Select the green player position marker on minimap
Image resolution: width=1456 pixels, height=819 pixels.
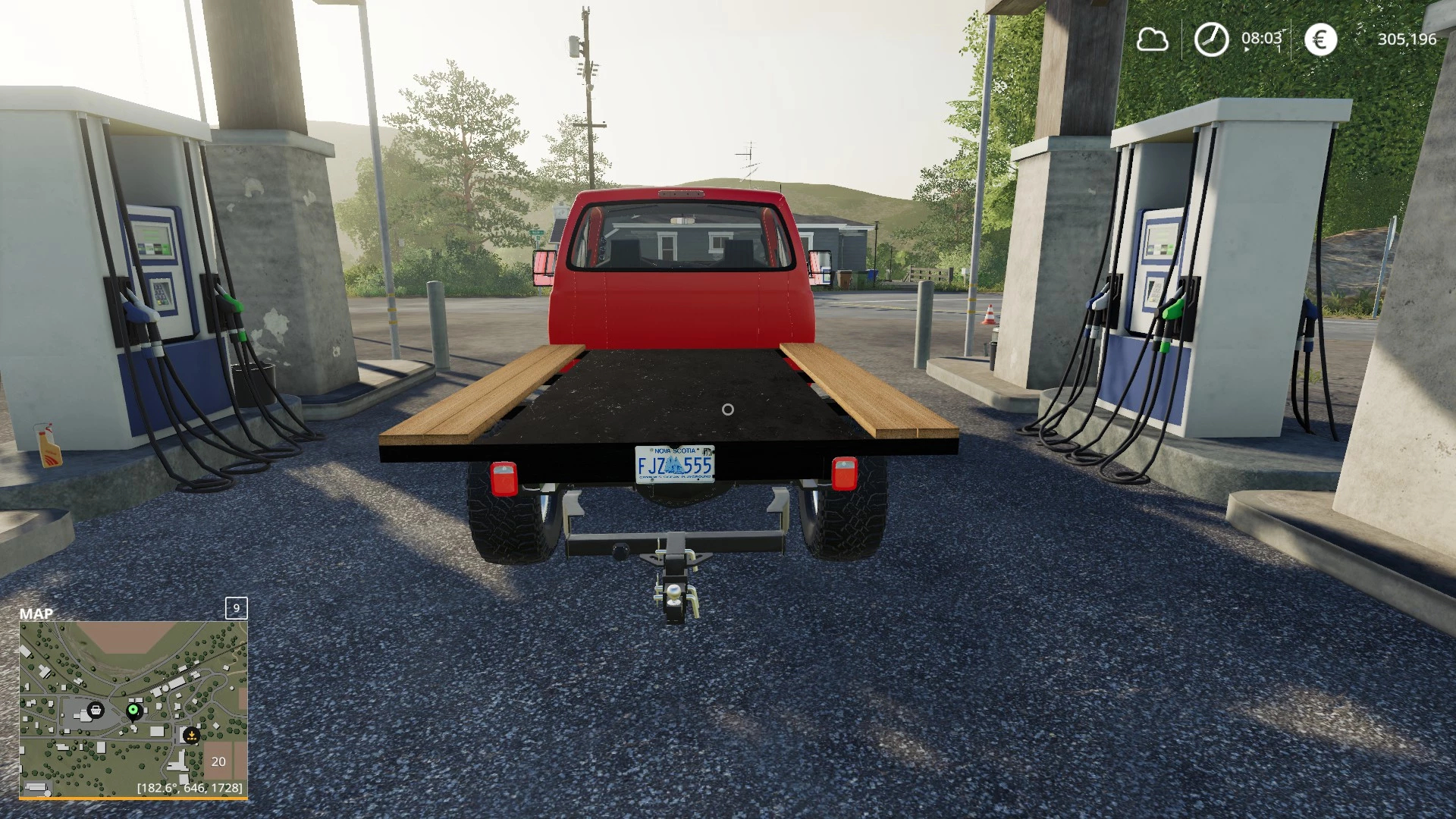coord(133,710)
